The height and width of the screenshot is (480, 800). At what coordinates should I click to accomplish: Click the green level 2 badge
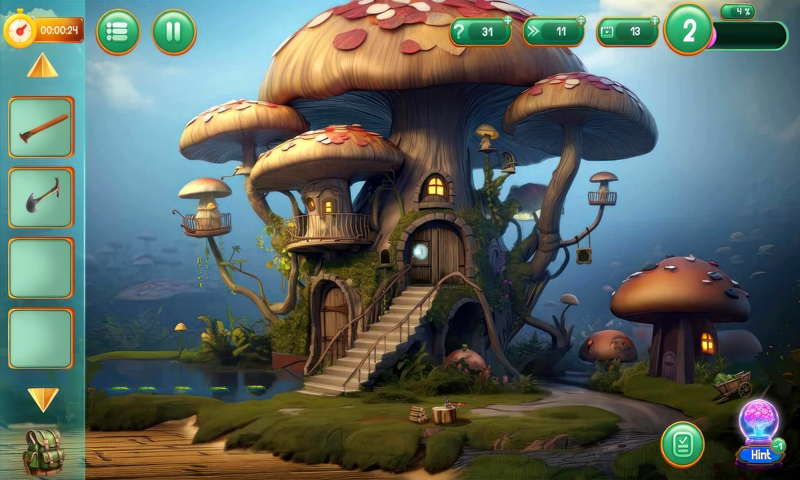click(x=688, y=31)
